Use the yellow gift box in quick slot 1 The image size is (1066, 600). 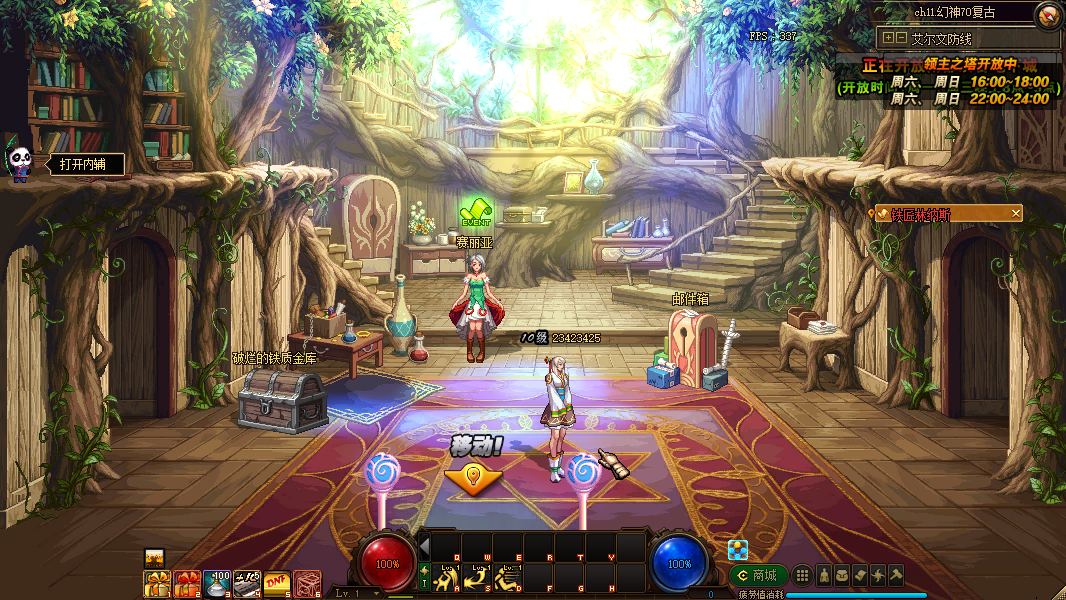click(157, 582)
